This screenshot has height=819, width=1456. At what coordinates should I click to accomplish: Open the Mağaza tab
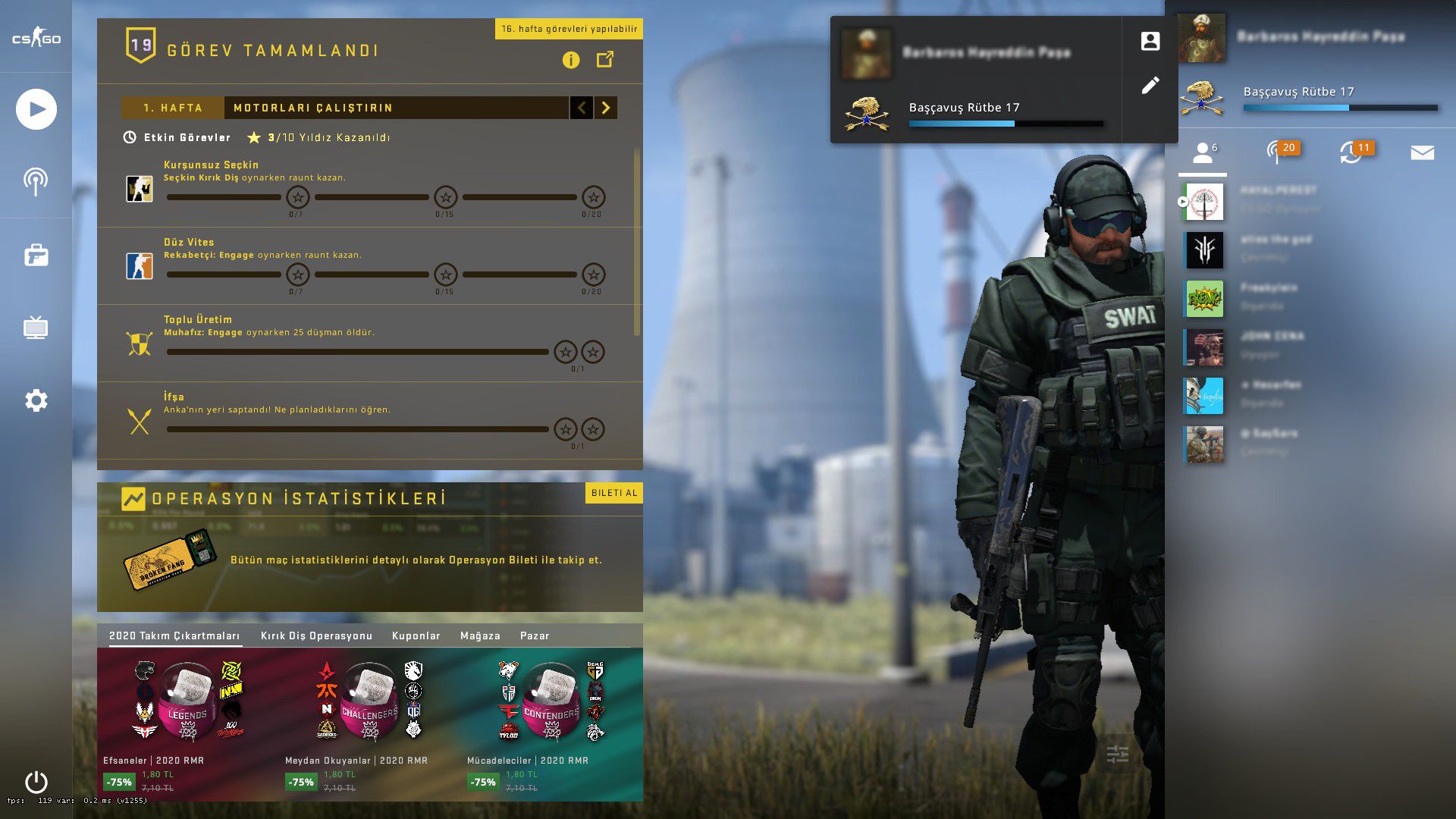480,635
